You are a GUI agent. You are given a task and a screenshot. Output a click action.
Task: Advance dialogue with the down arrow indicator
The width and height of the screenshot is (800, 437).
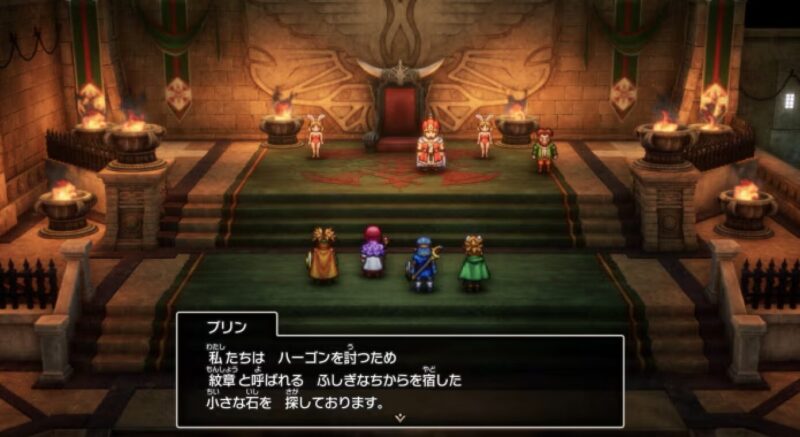(x=400, y=416)
